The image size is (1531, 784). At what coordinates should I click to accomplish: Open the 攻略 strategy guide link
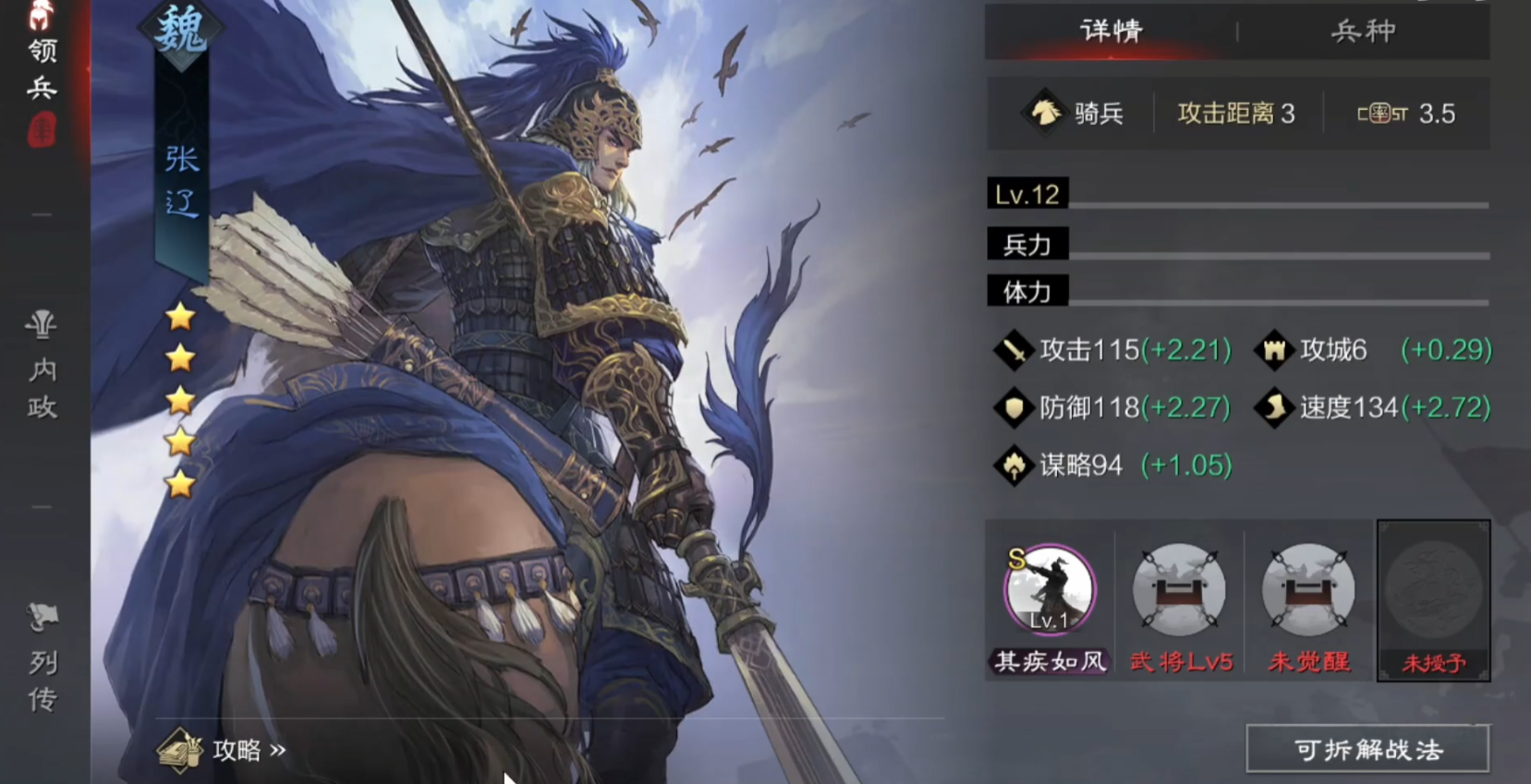224,750
